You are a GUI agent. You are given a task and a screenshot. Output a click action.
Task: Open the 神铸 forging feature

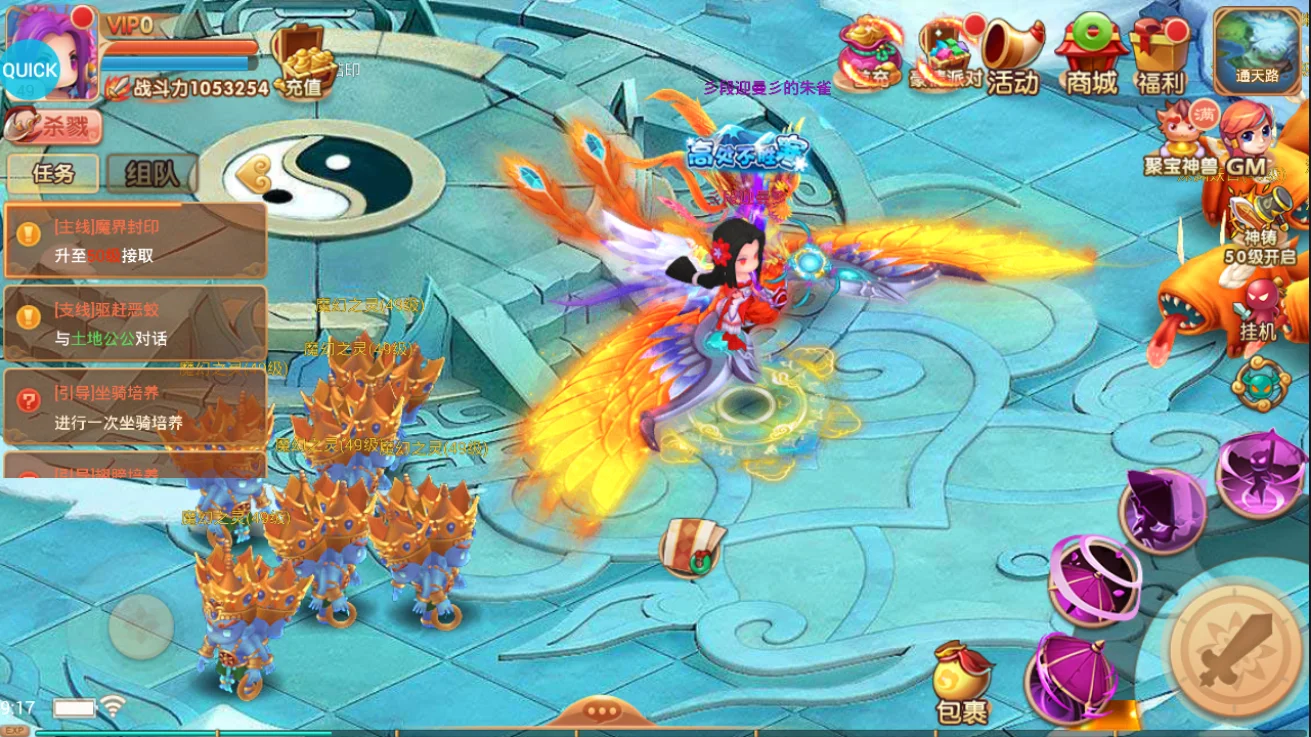(1258, 226)
